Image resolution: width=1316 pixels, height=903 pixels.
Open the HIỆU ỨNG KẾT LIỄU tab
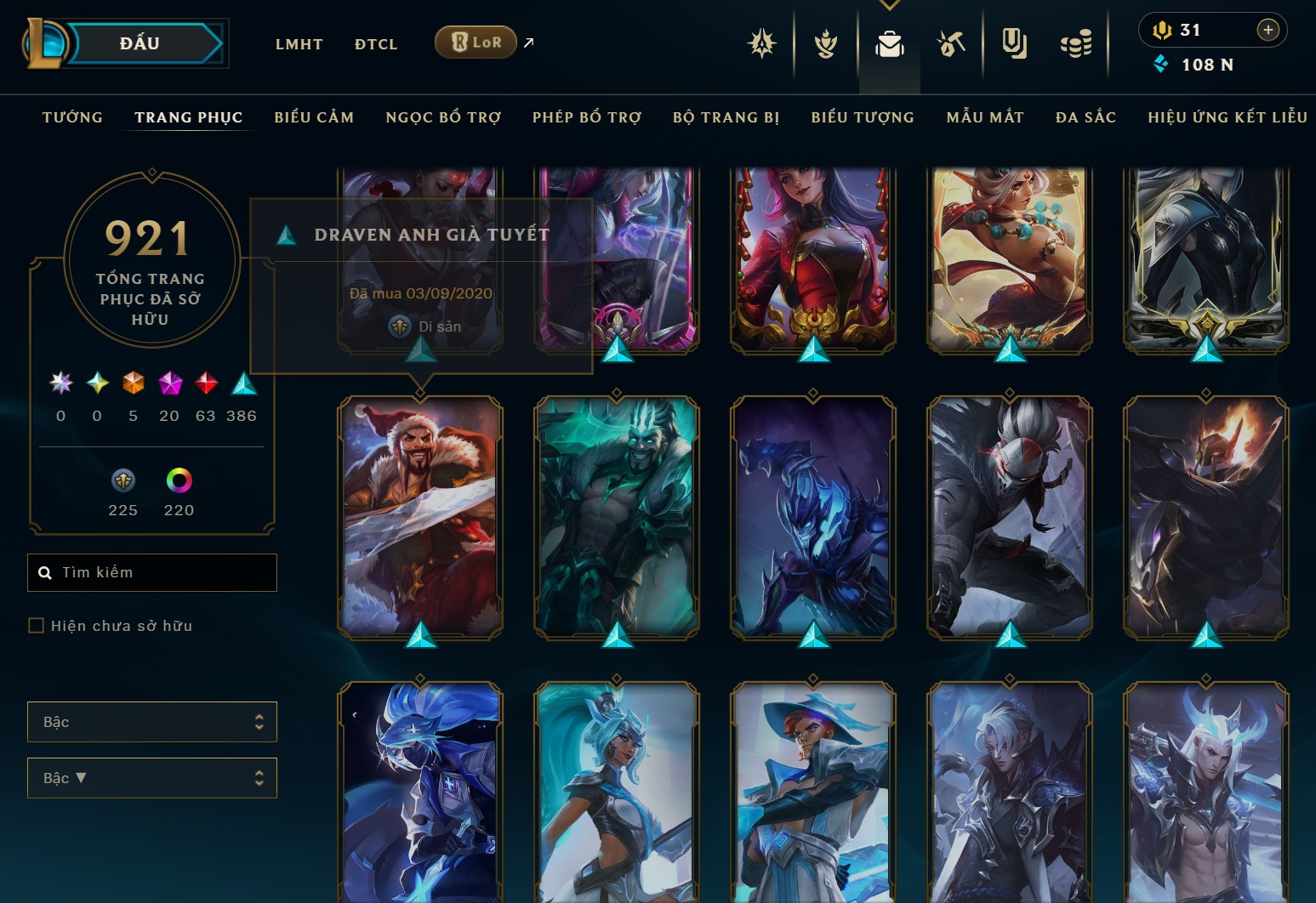[x=1227, y=117]
